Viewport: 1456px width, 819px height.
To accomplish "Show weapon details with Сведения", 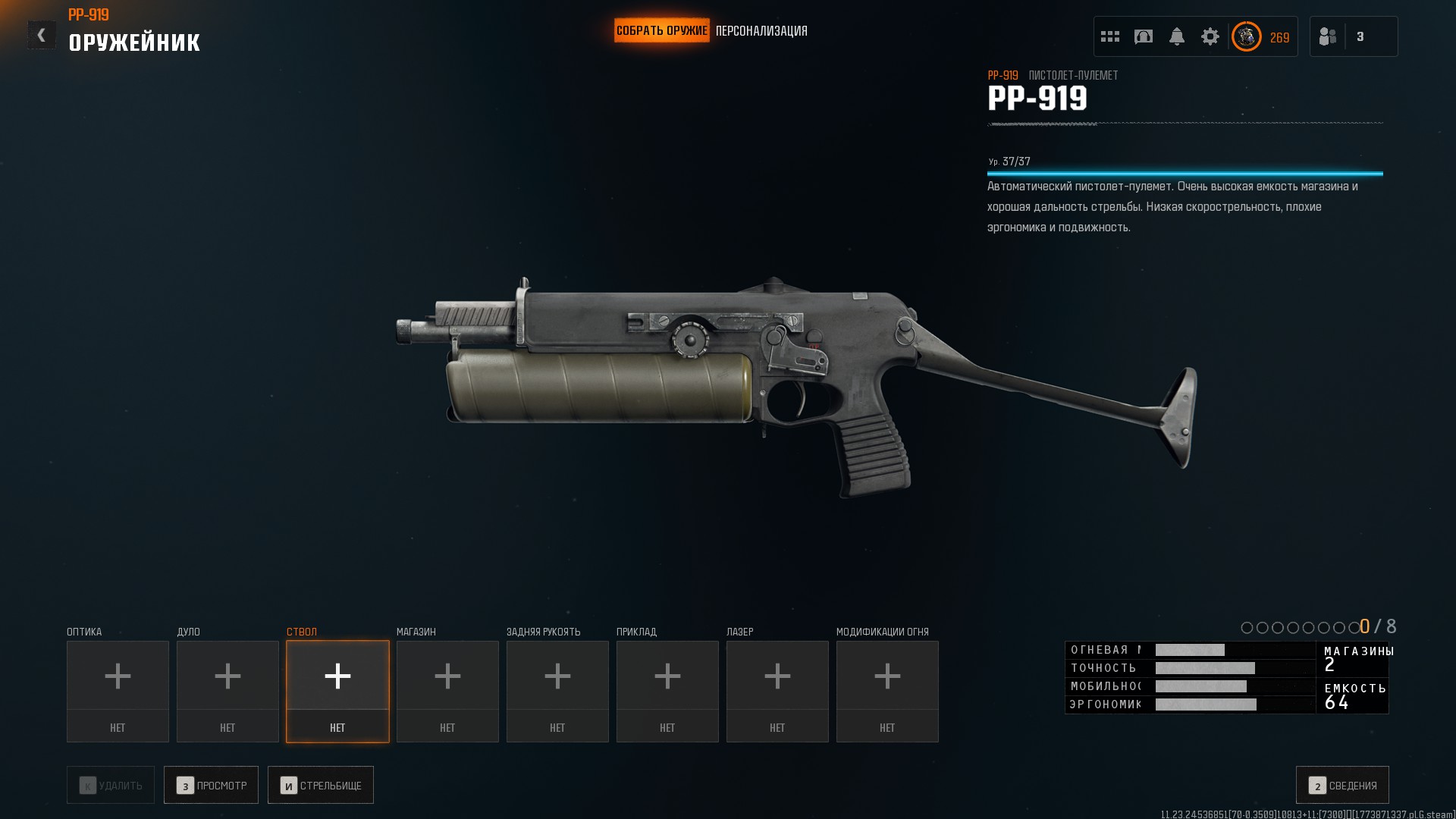I will pos(1342,785).
